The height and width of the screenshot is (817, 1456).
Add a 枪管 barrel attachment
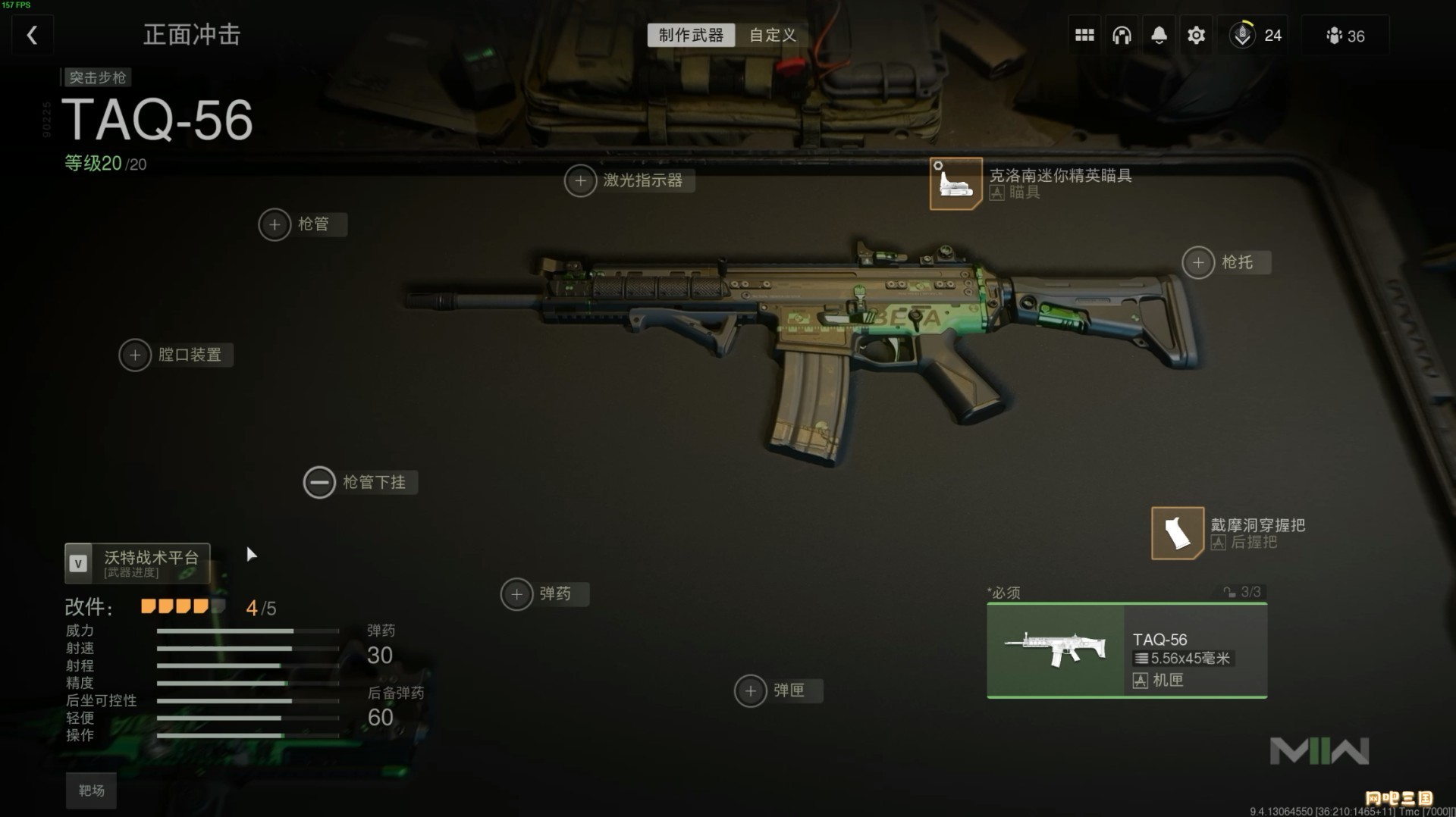click(x=275, y=224)
